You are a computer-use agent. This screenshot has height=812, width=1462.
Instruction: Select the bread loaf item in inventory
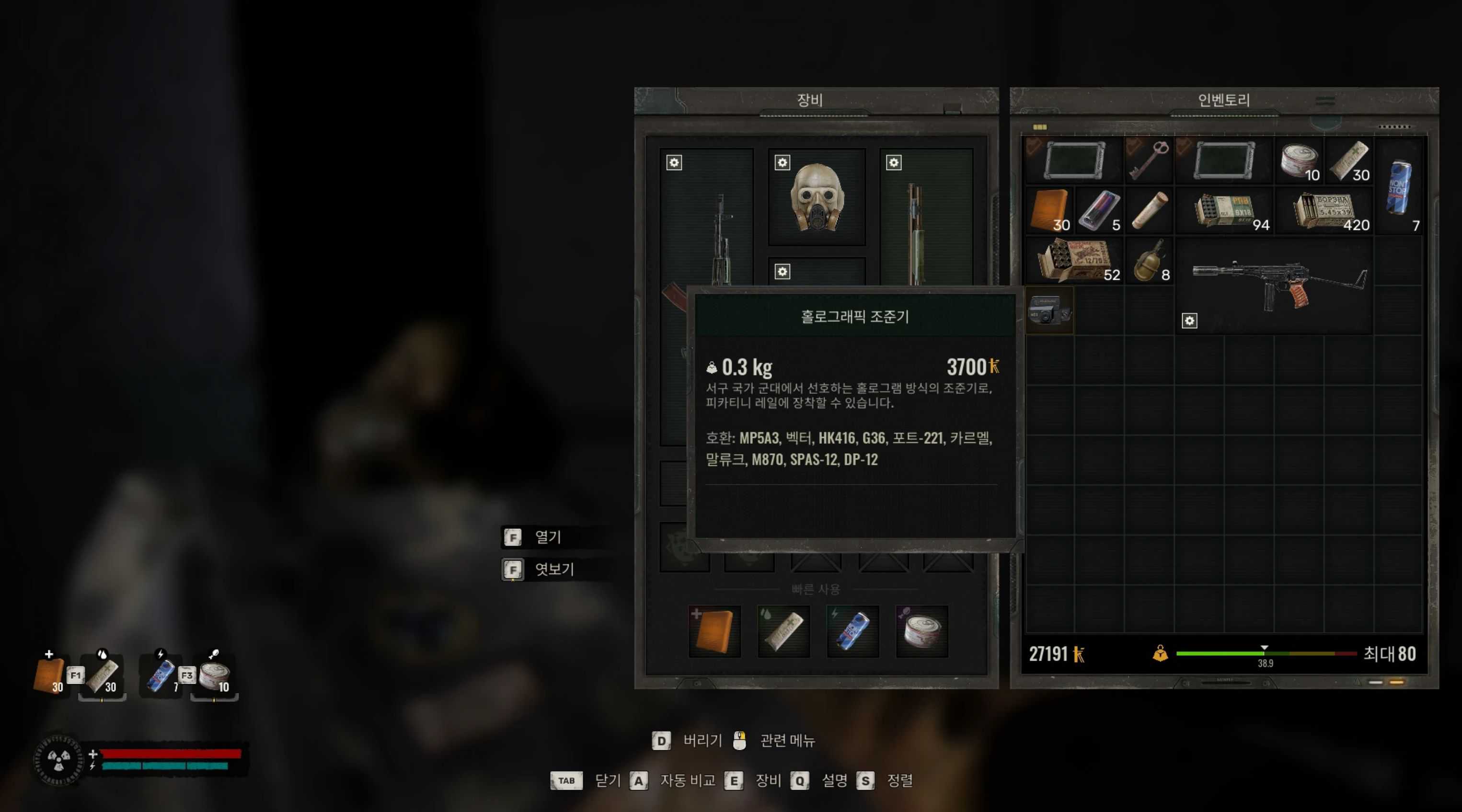[1148, 209]
